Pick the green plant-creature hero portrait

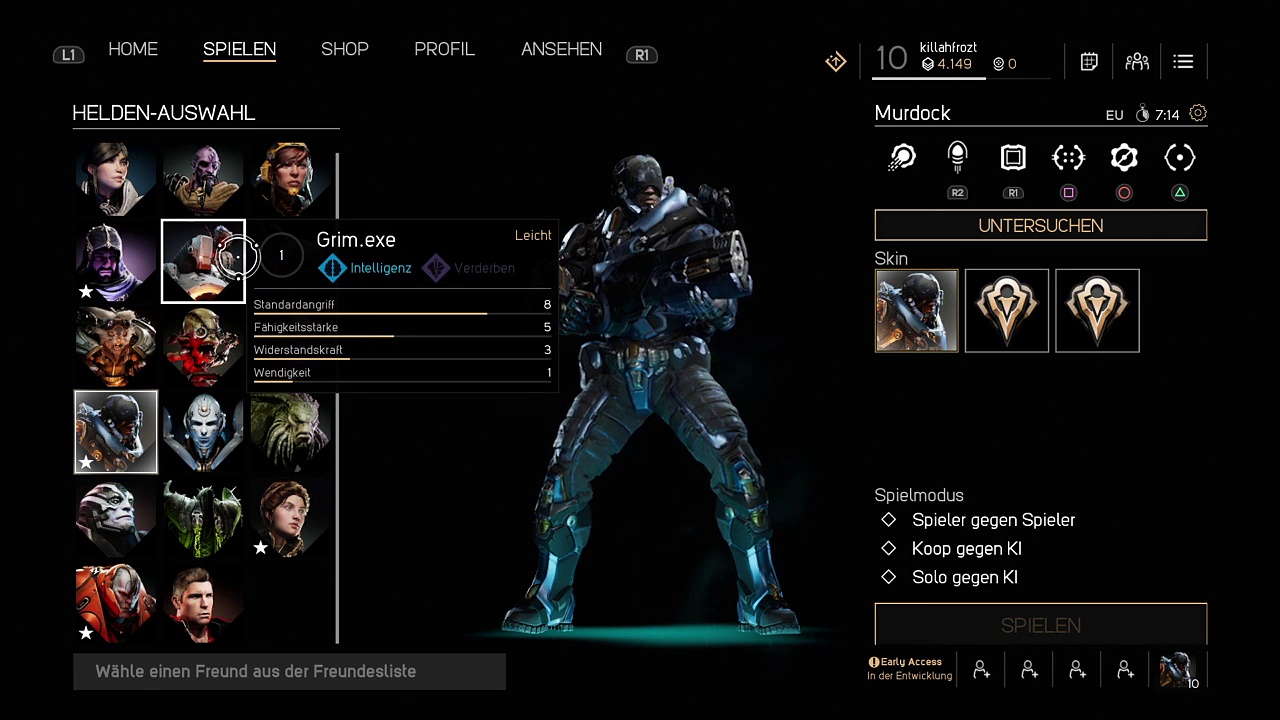click(x=290, y=432)
